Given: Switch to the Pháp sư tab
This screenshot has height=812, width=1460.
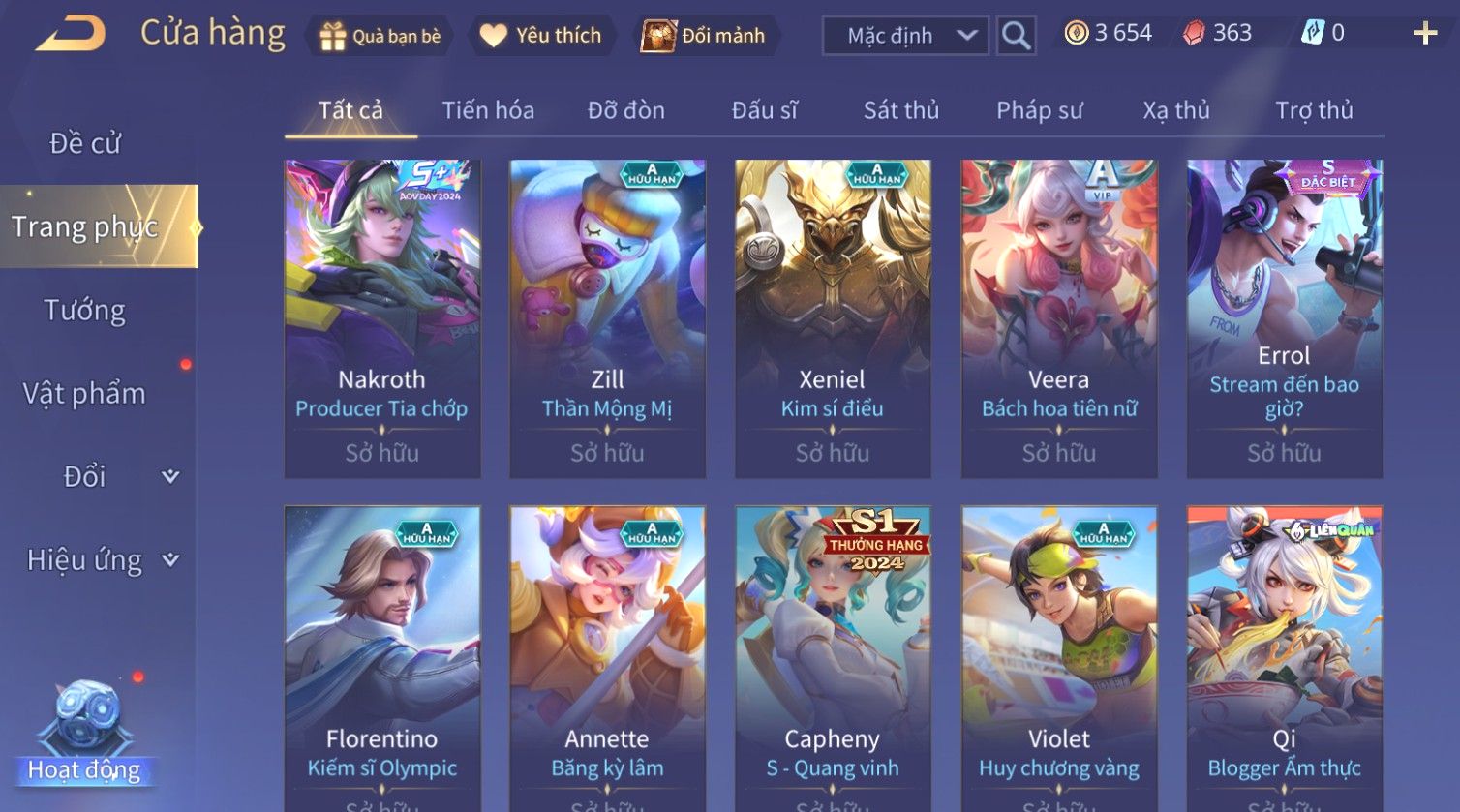Looking at the screenshot, I should 1039,110.
